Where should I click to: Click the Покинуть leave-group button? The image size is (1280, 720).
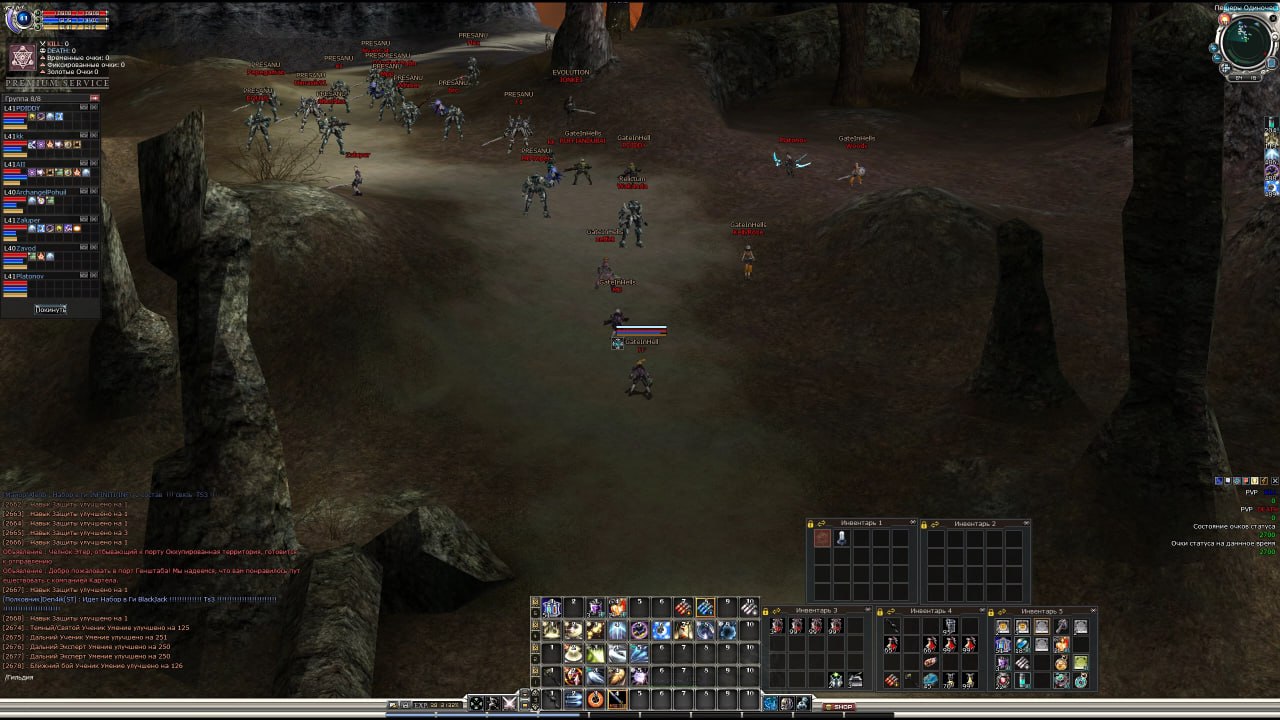pos(50,309)
